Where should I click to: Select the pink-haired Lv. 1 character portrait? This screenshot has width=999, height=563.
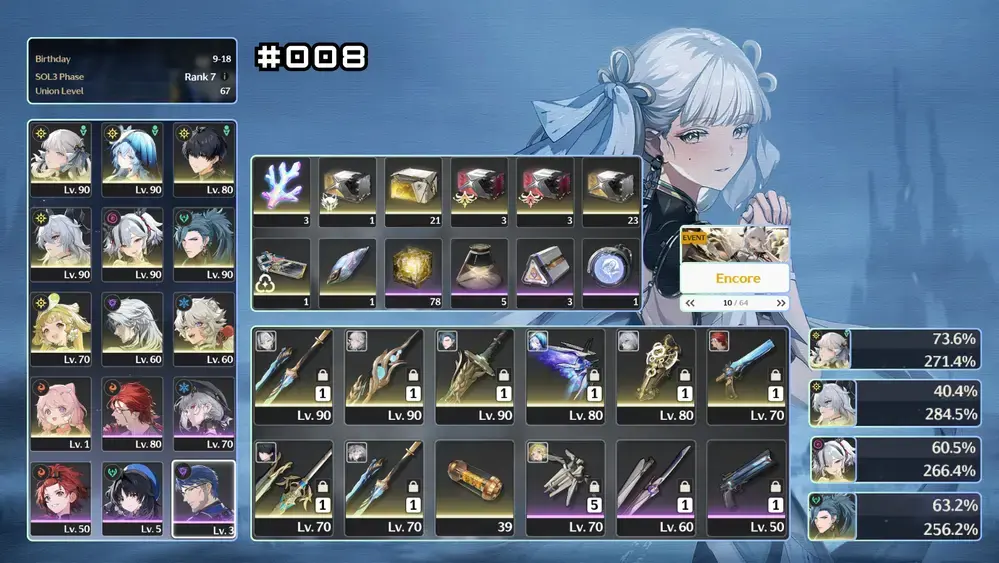[x=62, y=412]
